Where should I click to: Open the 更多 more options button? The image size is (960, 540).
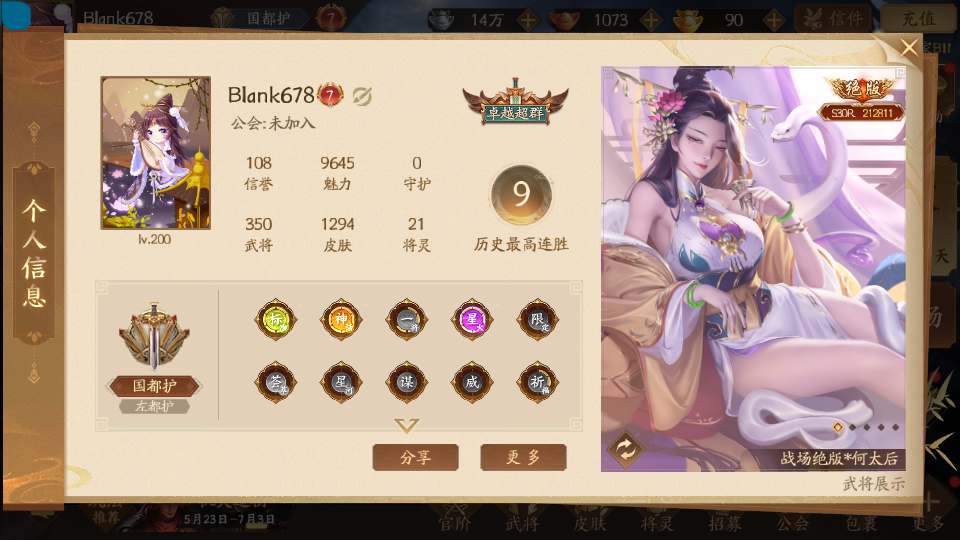tap(523, 457)
